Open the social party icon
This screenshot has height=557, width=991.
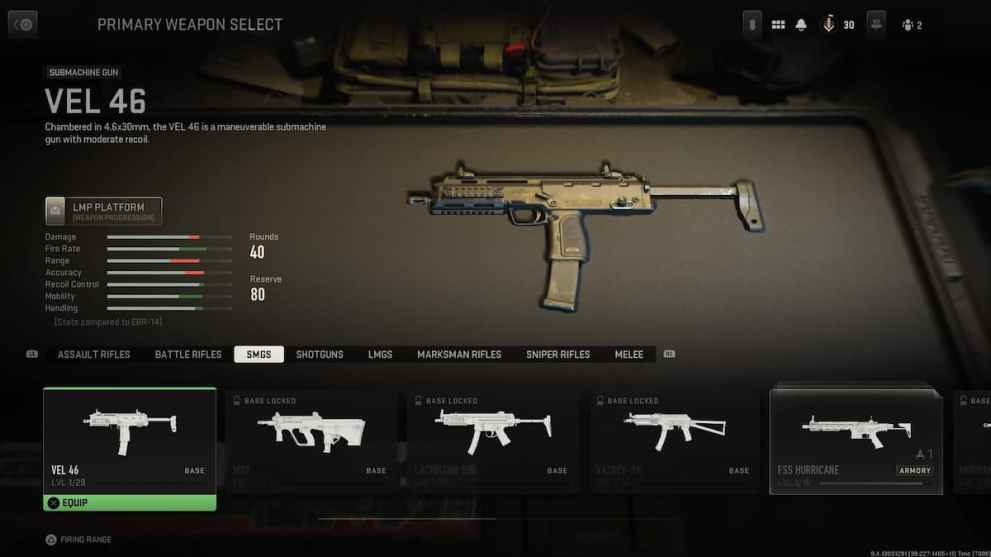click(x=911, y=25)
